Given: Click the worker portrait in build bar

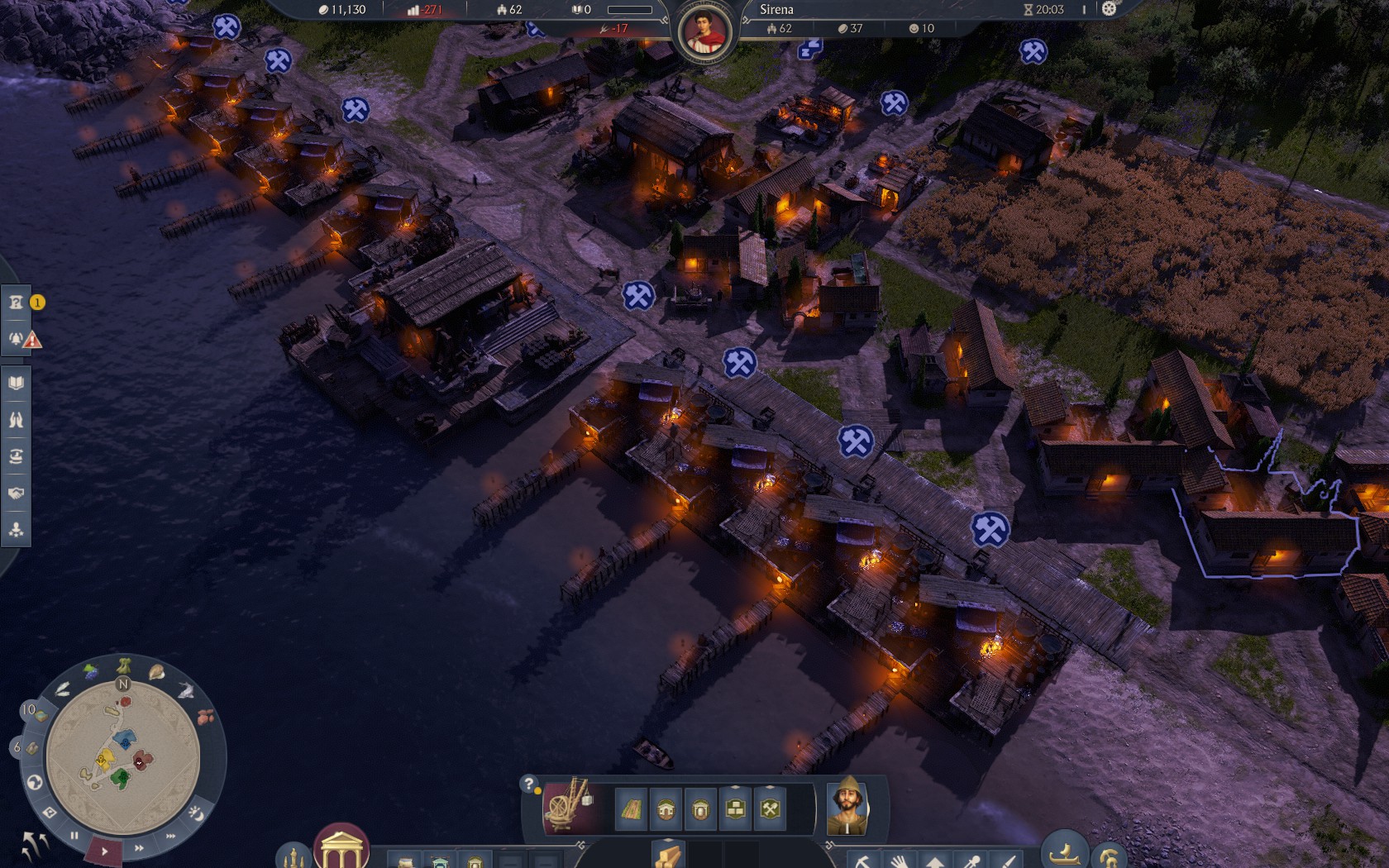Looking at the screenshot, I should pyautogui.click(x=847, y=806).
